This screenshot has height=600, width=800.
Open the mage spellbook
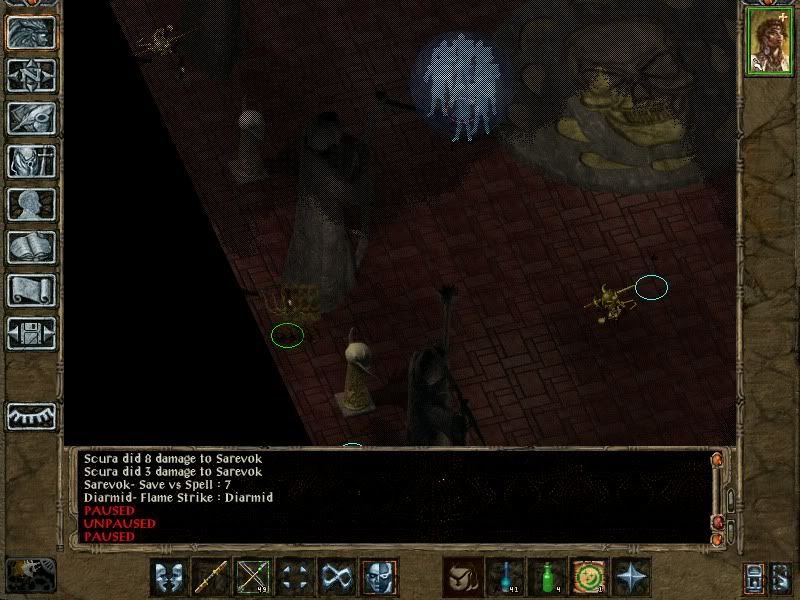[x=30, y=247]
